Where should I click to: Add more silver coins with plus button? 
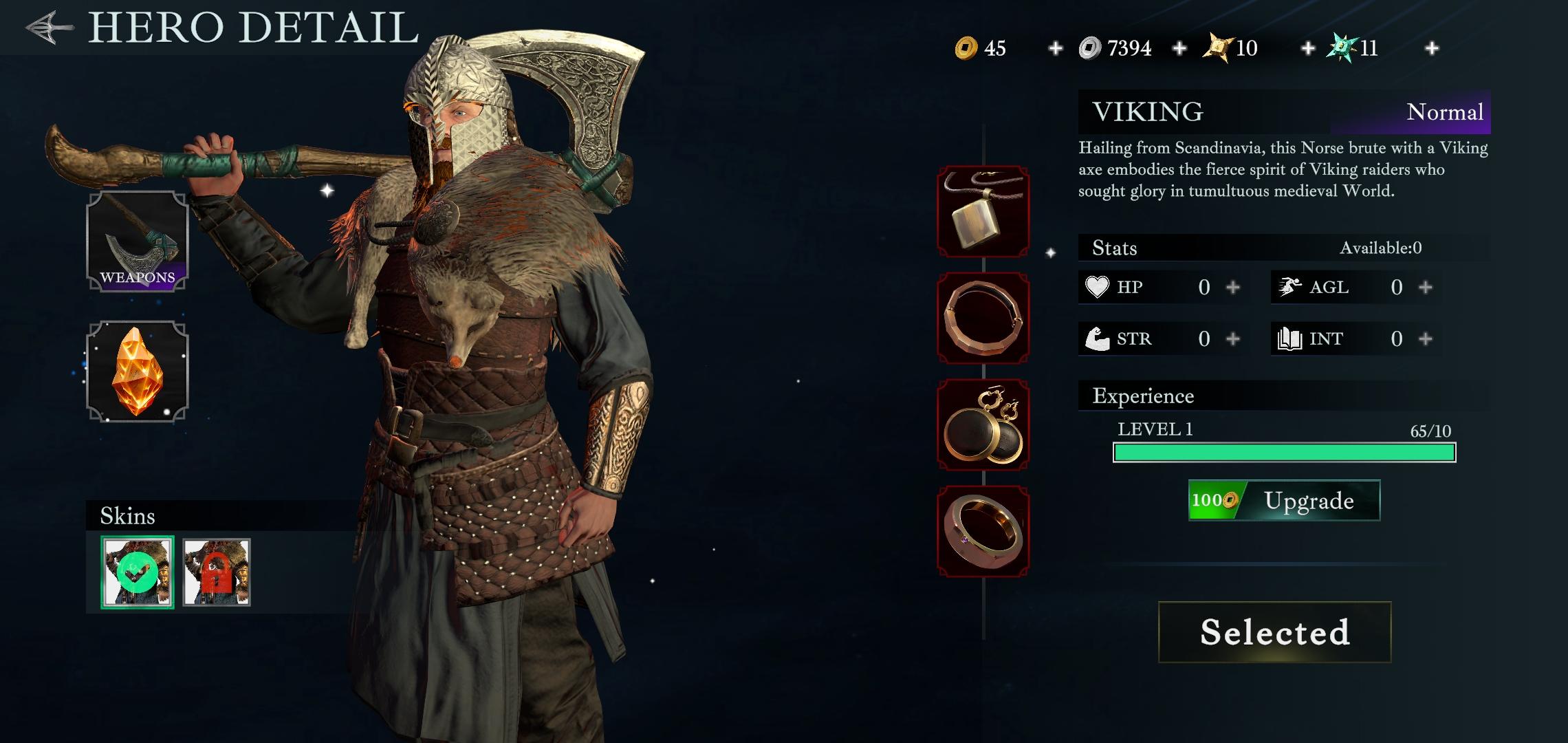(x=1179, y=48)
